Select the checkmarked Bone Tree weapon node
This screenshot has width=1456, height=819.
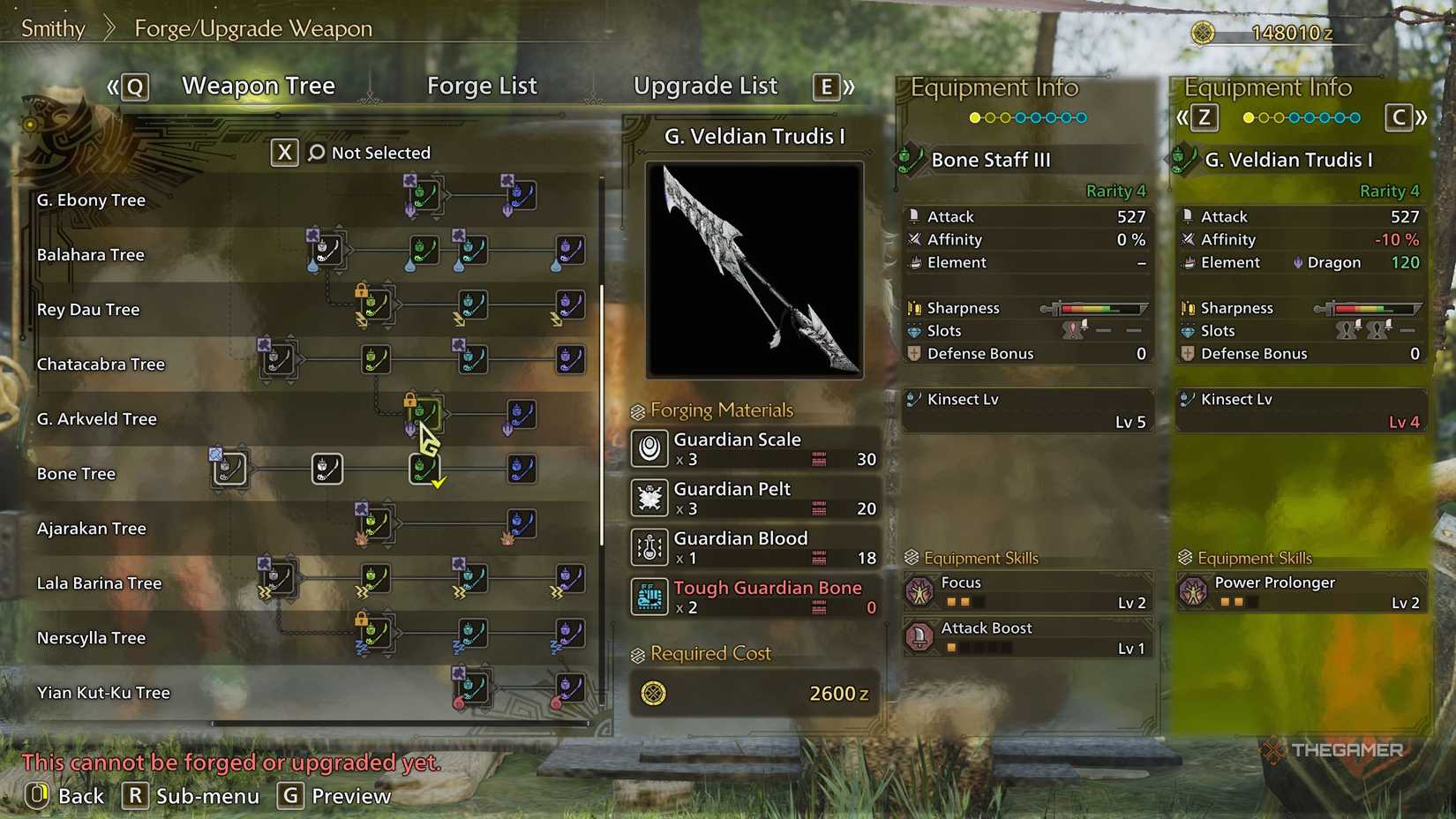[425, 469]
